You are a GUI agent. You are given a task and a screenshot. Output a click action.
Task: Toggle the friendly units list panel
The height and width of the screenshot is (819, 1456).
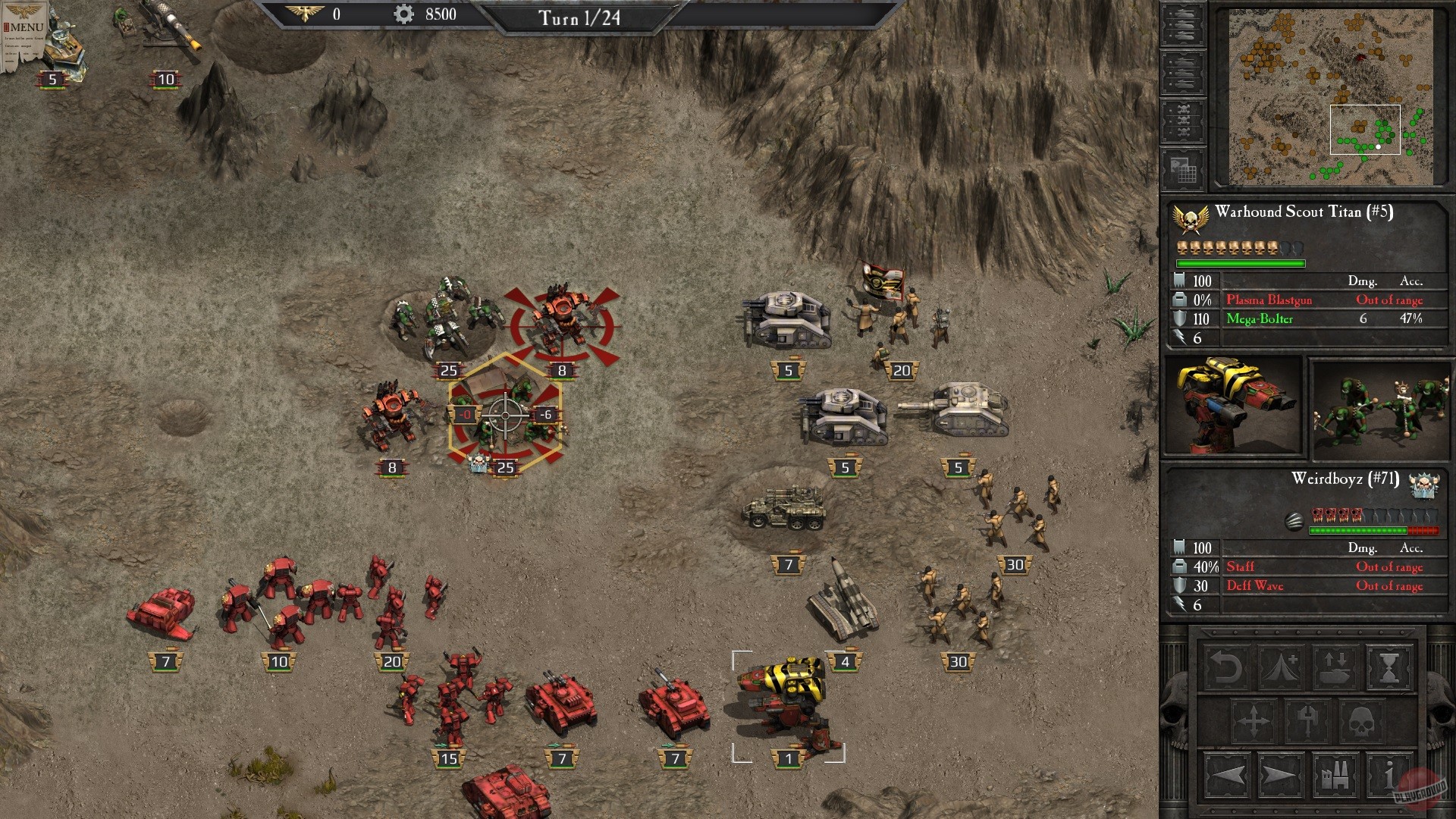(1184, 24)
